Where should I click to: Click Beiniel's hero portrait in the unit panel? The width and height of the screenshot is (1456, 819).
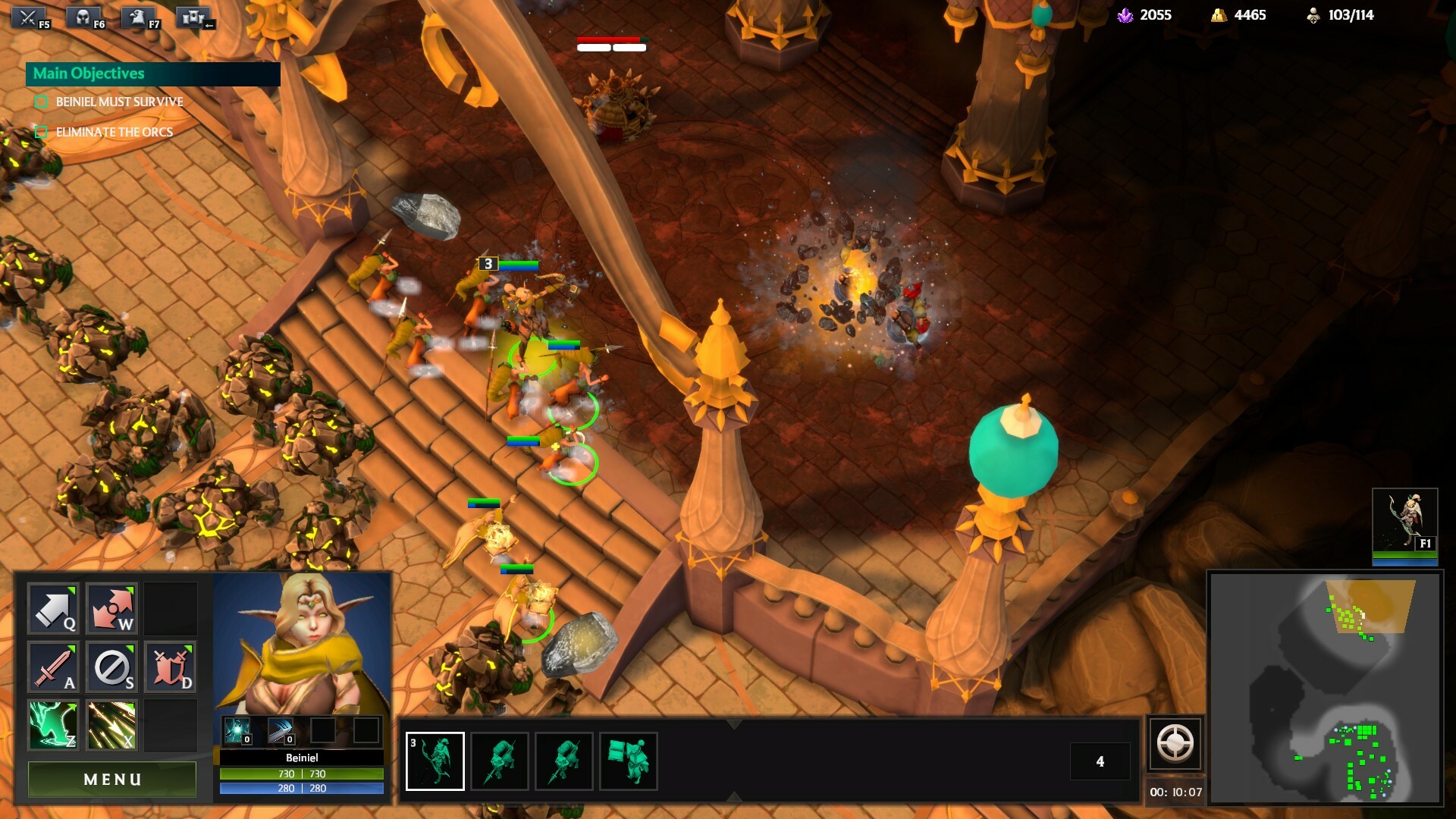tap(302, 643)
